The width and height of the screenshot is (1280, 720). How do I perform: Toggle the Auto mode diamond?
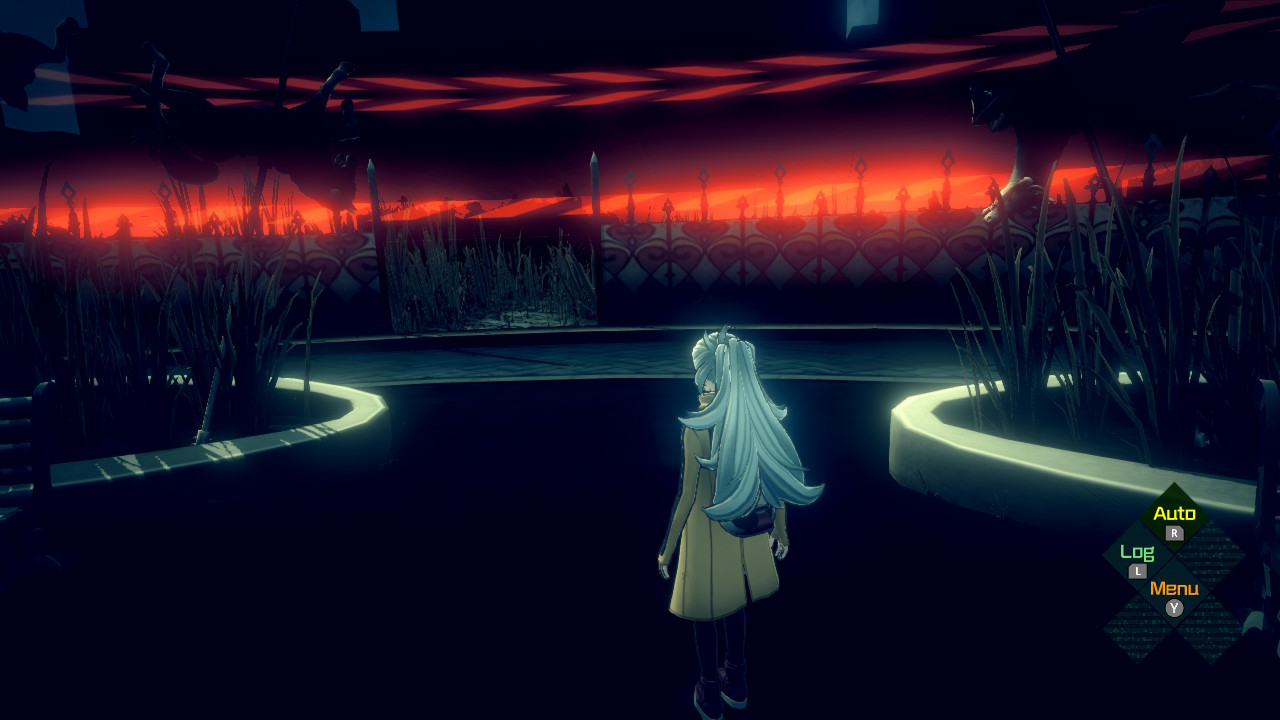coord(1174,519)
